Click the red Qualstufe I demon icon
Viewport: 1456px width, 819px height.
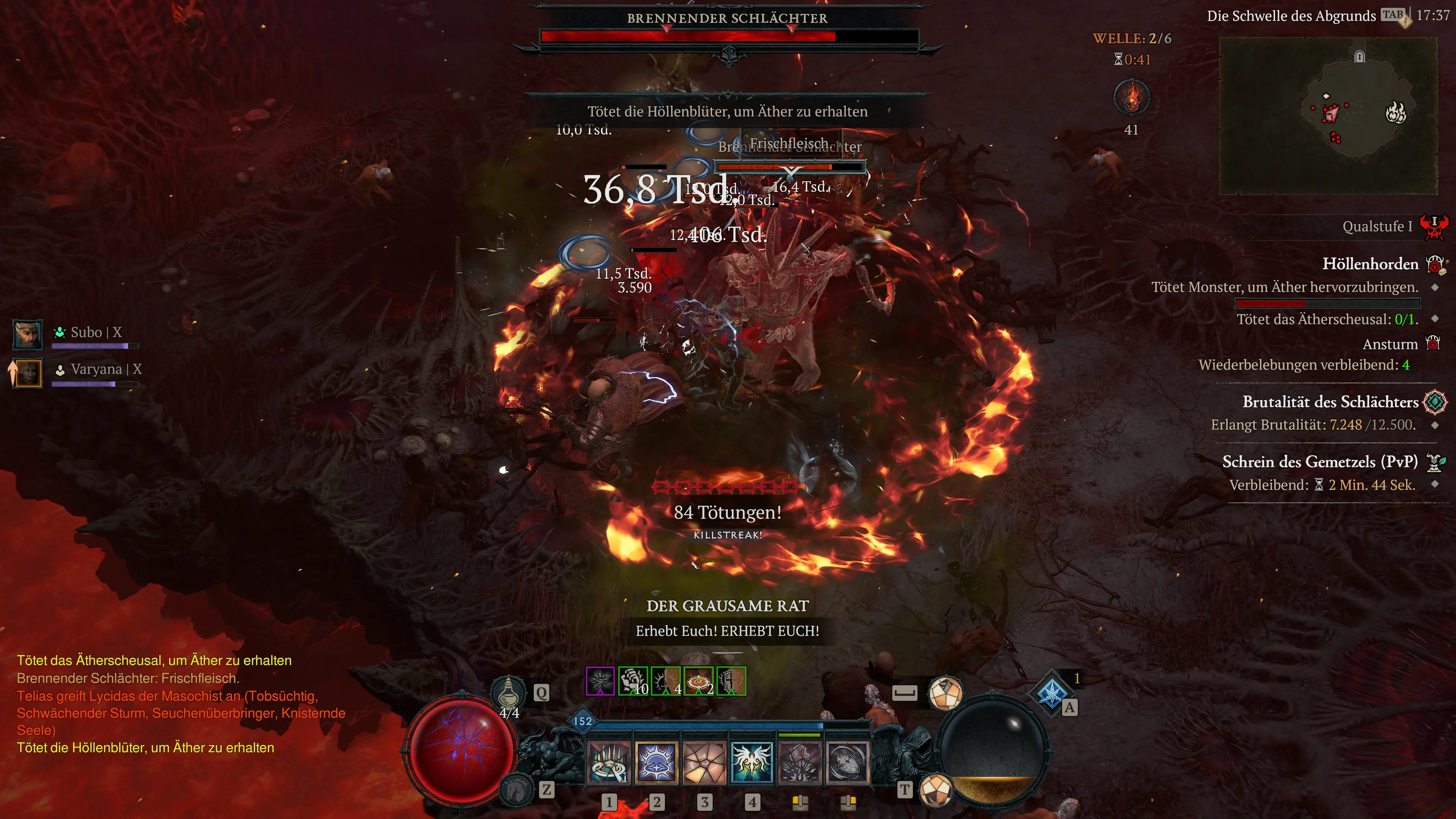1434,227
